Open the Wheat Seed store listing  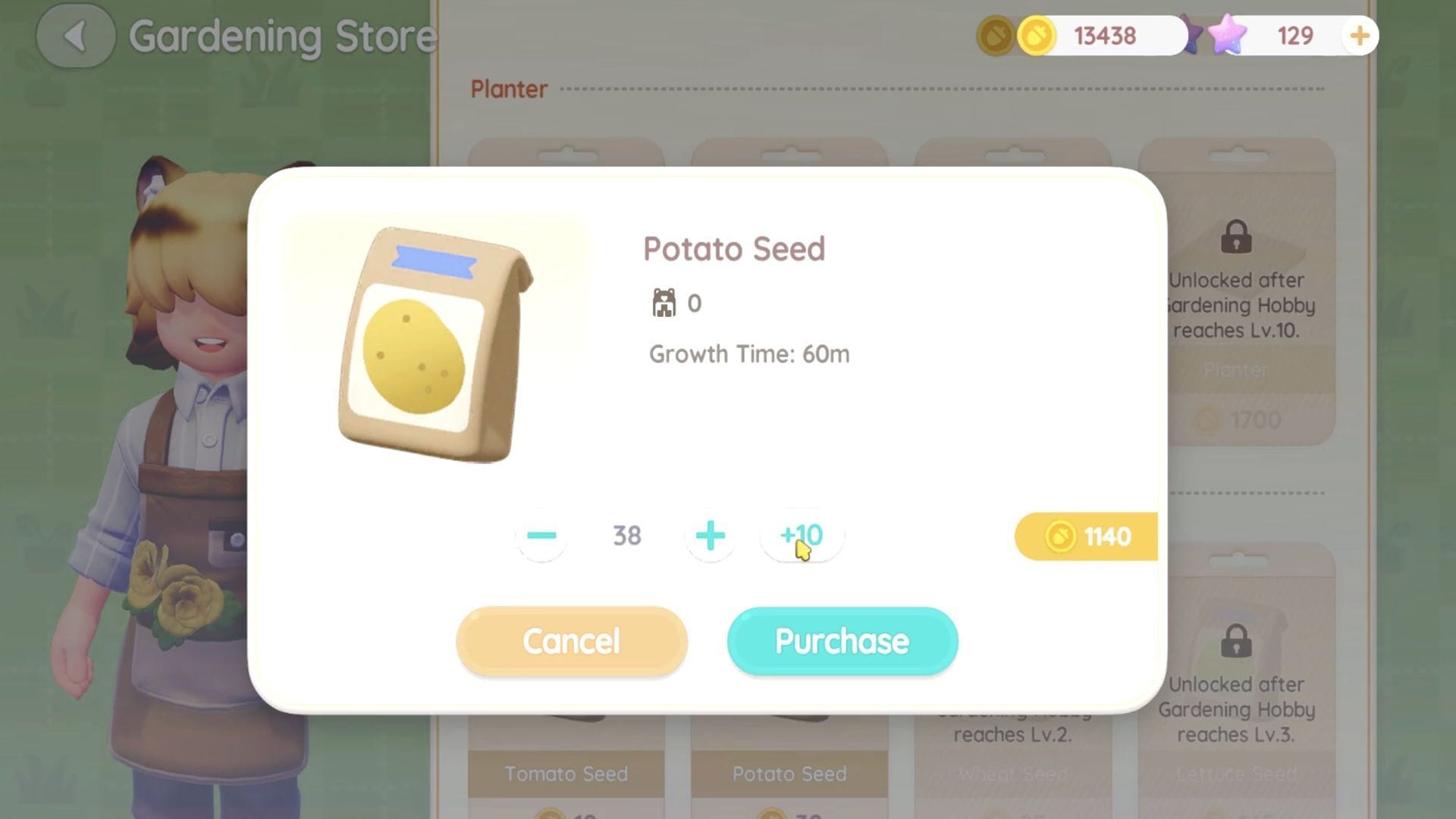pyautogui.click(x=1013, y=773)
